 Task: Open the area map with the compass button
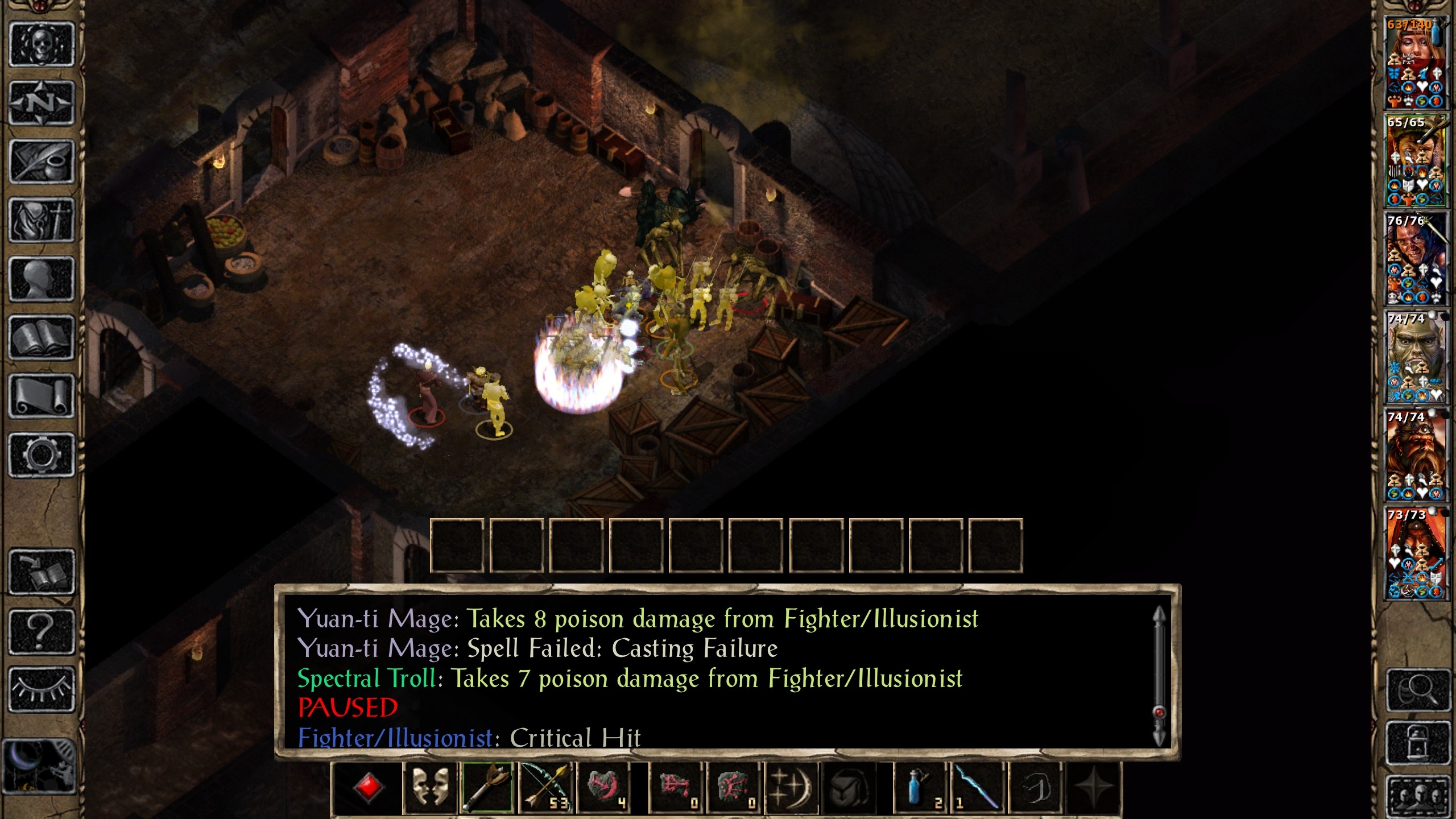click(x=42, y=104)
